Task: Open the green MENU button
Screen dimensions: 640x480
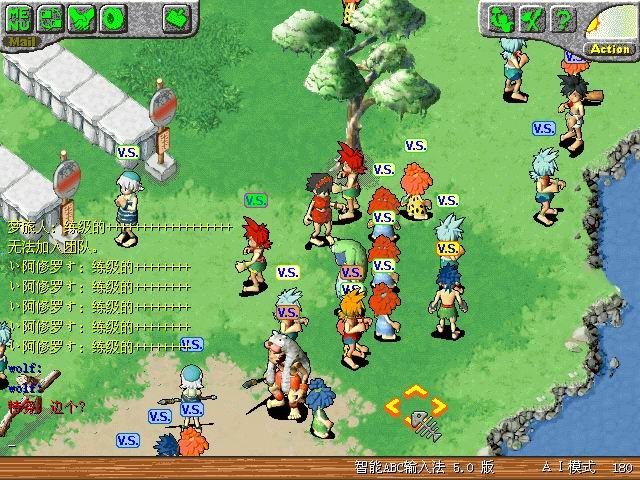Action: (19, 18)
